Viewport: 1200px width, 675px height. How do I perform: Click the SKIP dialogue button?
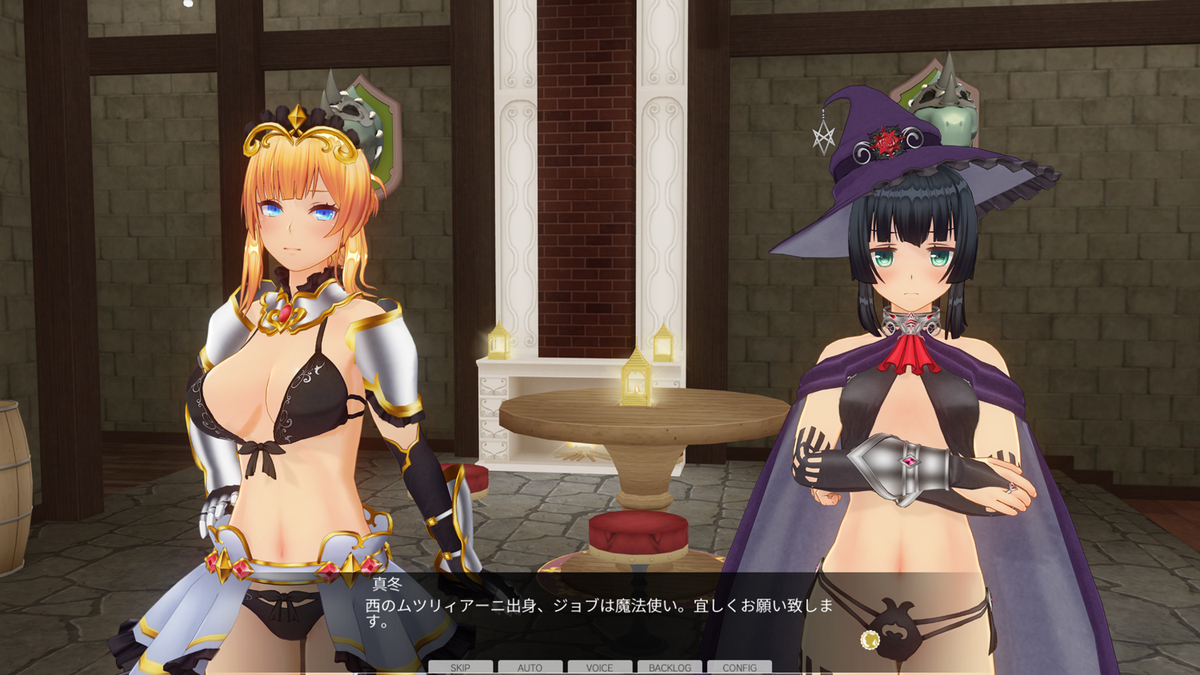(x=460, y=667)
